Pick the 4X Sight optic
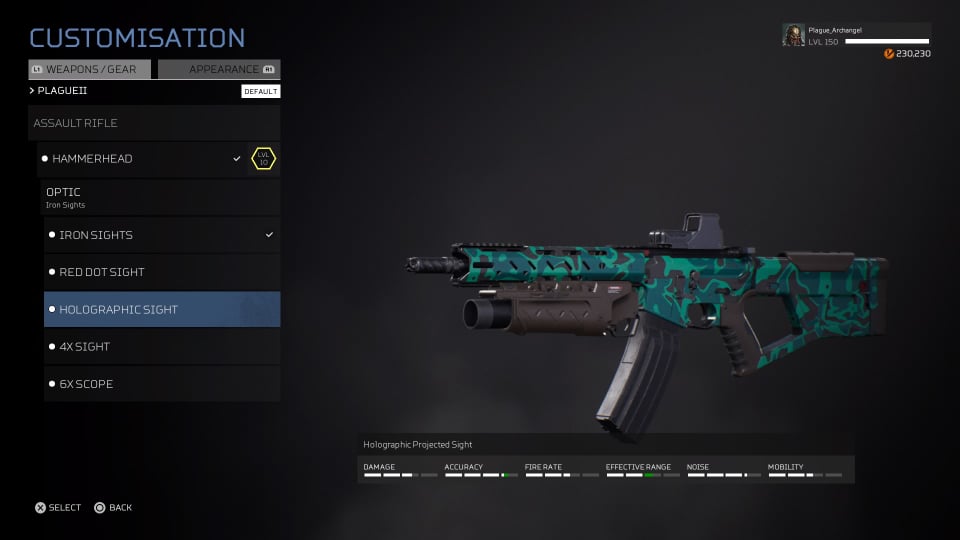This screenshot has height=540, width=960. pos(161,347)
